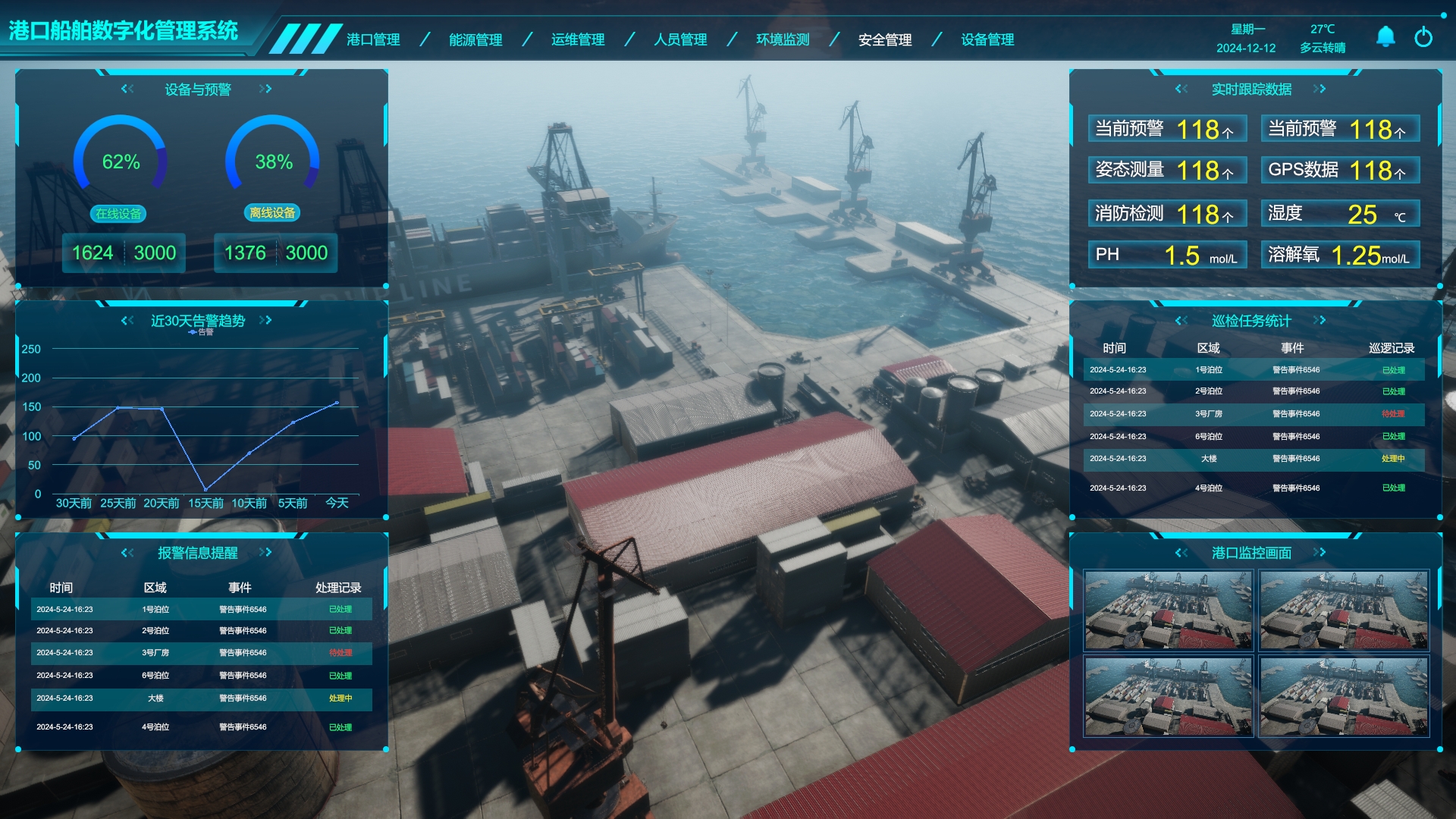The image size is (1456, 819).
Task: Open the 港口管理 menu tab
Action: tap(373, 39)
